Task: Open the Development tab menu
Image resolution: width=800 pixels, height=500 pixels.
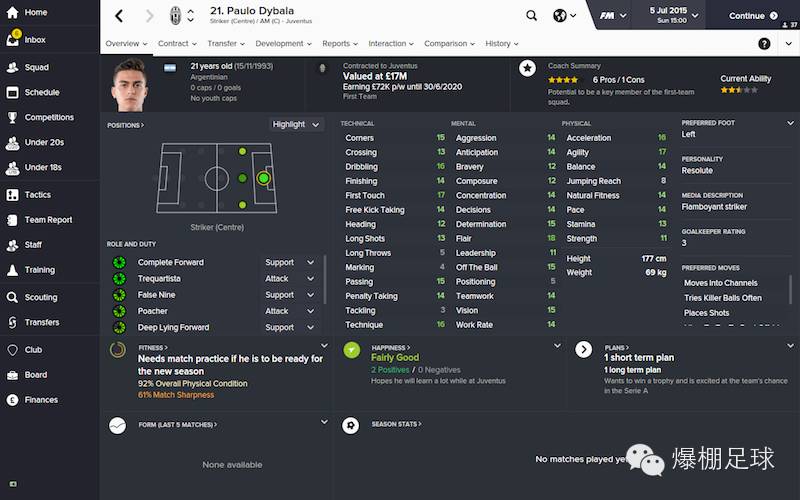Action: click(x=283, y=44)
